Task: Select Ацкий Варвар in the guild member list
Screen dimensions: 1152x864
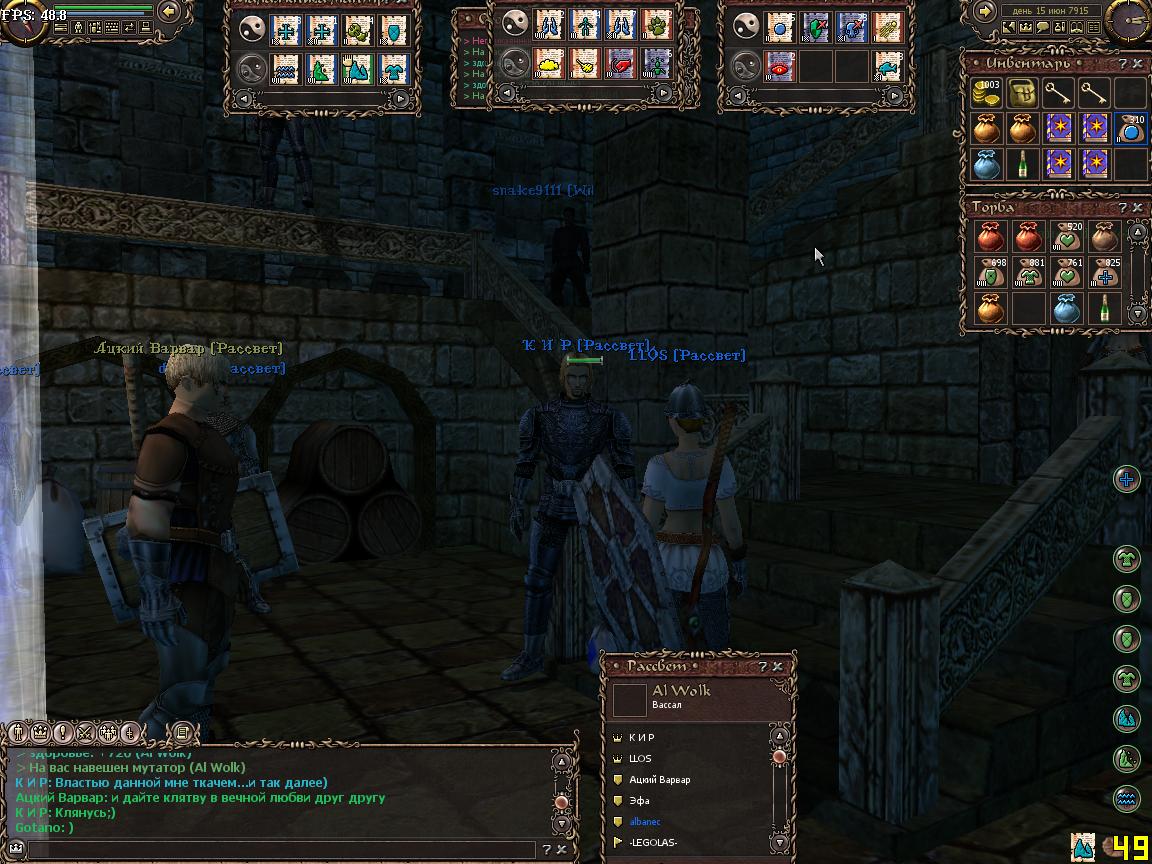Action: pyautogui.click(x=659, y=779)
